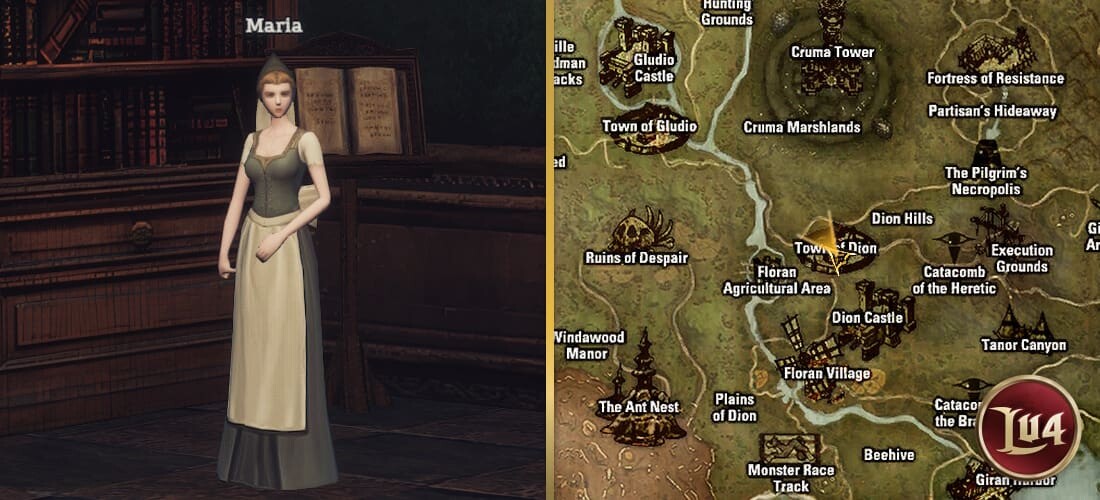Select Floran Village on the map
This screenshot has width=1100, height=500.
[826, 373]
